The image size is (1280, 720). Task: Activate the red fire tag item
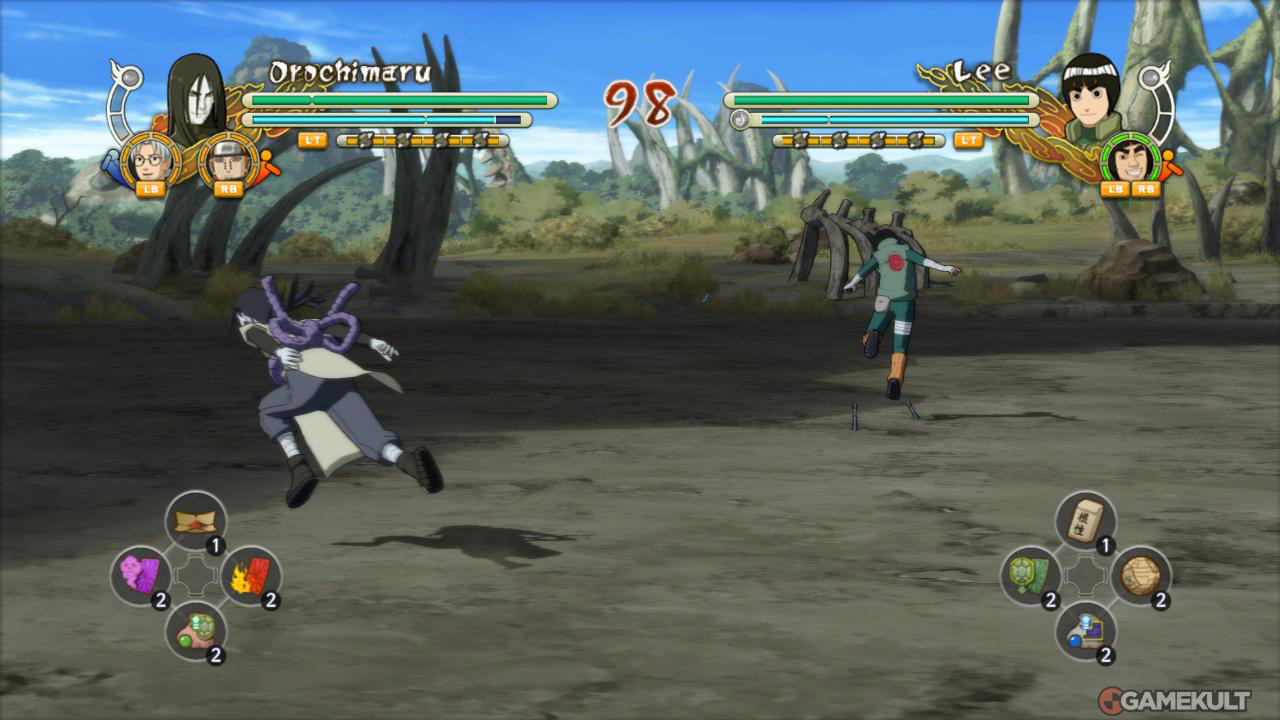click(x=252, y=574)
